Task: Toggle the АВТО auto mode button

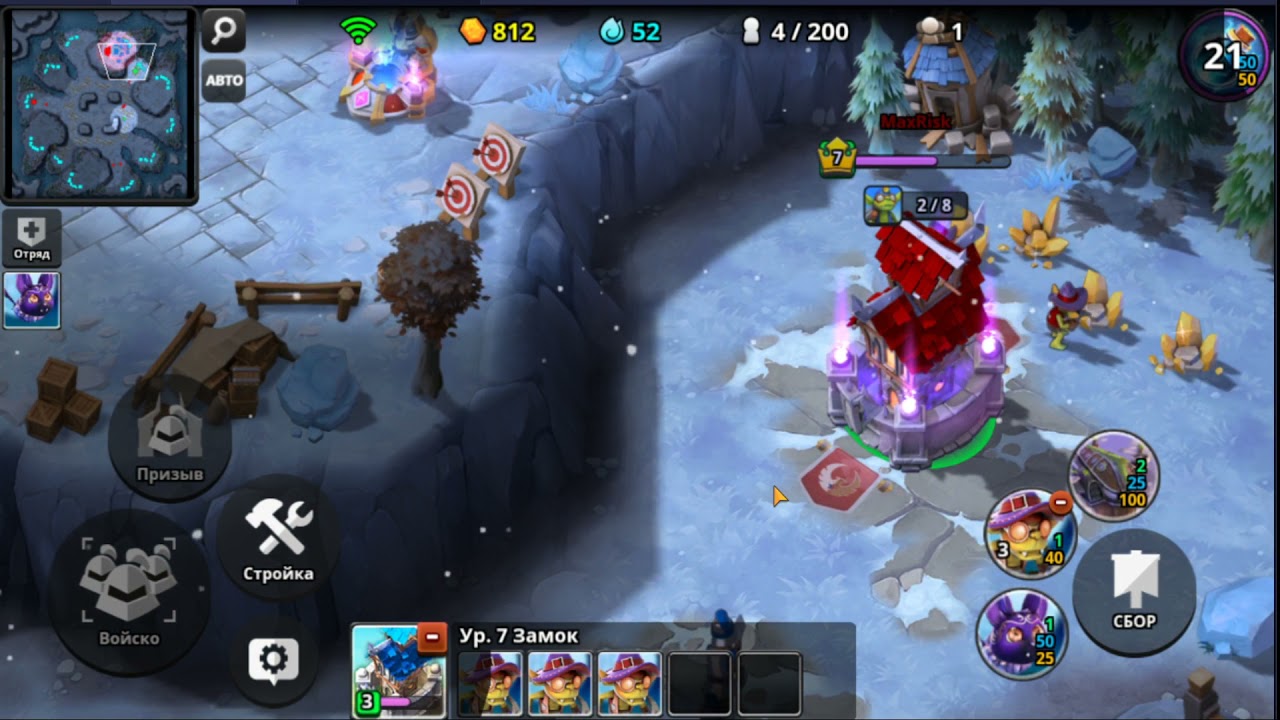Action: [224, 81]
